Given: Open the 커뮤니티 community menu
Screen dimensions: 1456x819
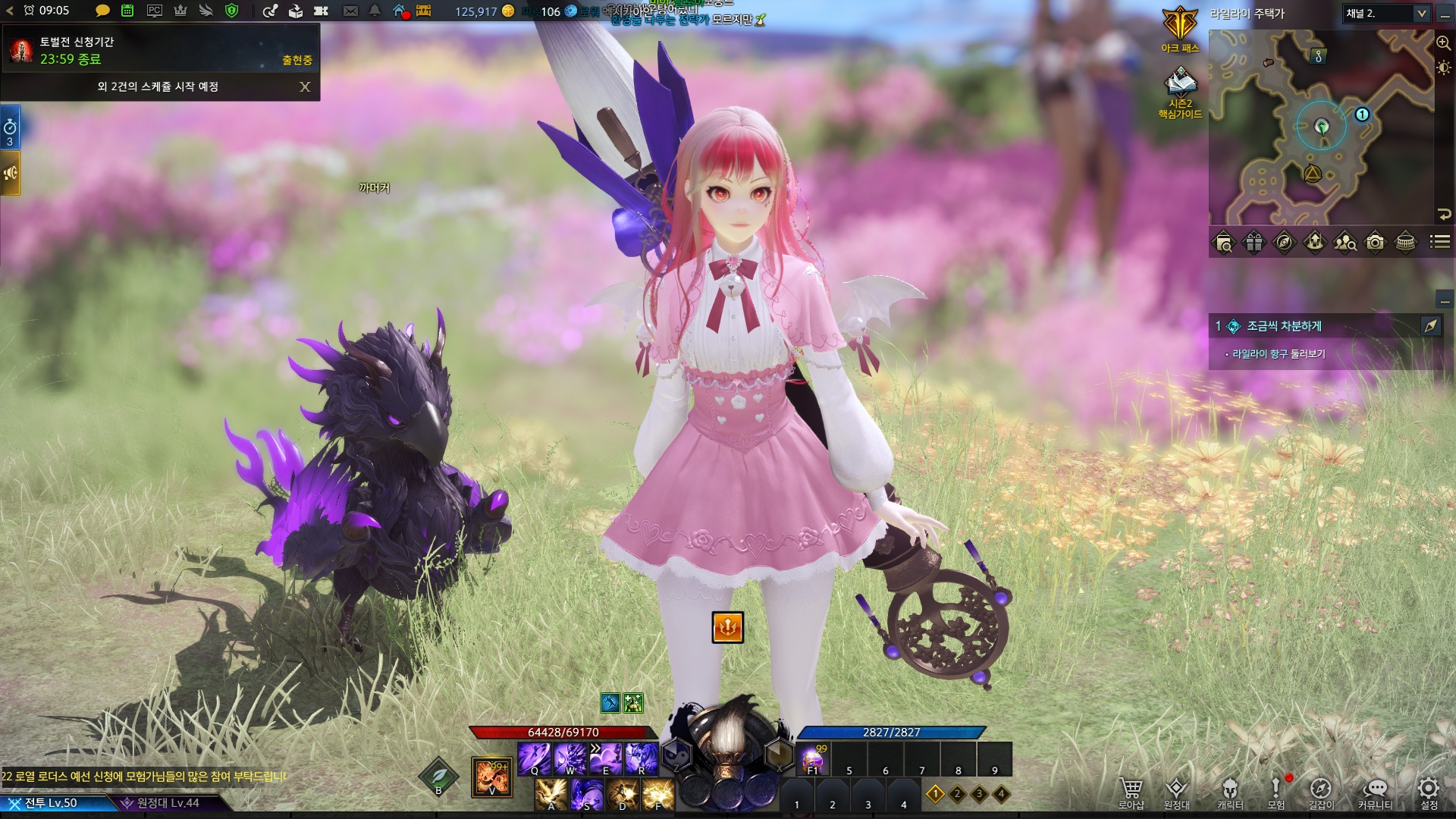Looking at the screenshot, I should (x=1375, y=792).
